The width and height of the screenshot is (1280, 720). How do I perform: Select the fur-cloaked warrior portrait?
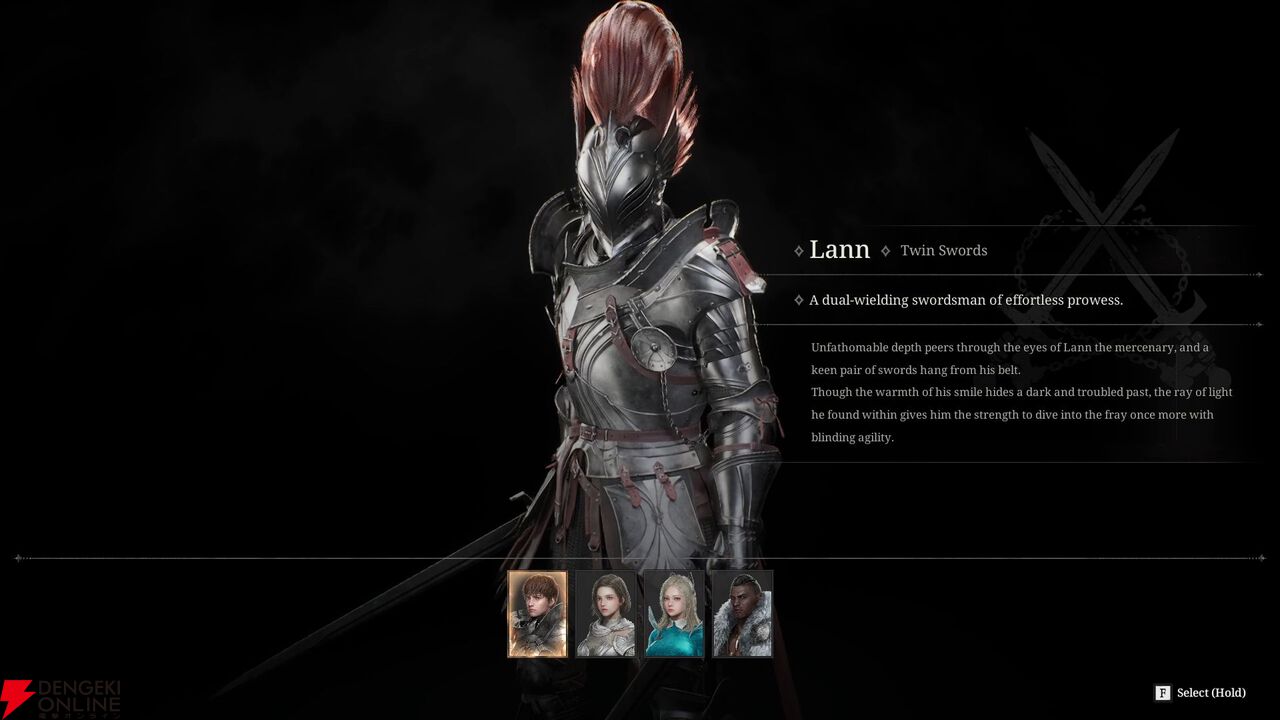(x=742, y=613)
